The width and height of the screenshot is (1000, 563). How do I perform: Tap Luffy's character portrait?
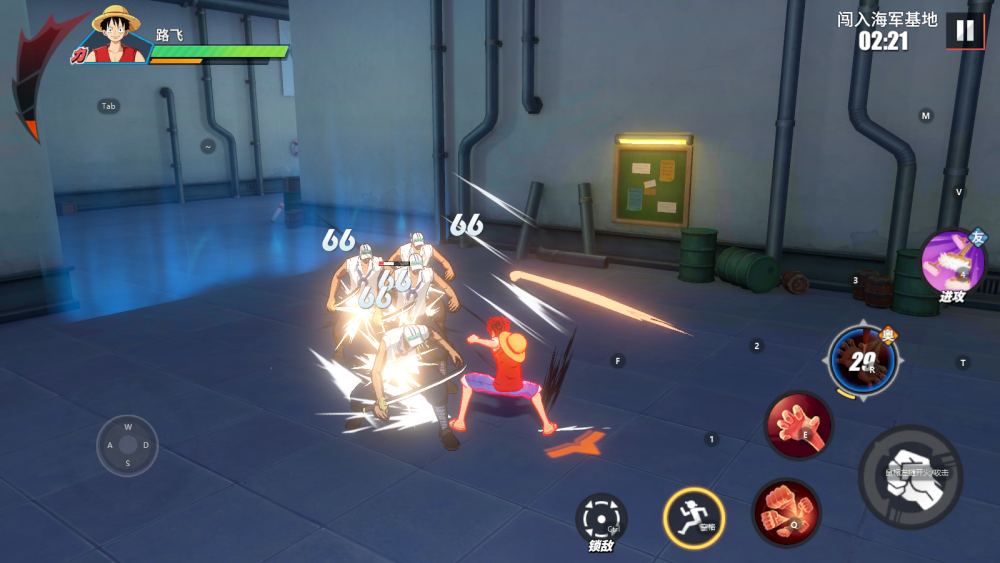click(x=115, y=35)
